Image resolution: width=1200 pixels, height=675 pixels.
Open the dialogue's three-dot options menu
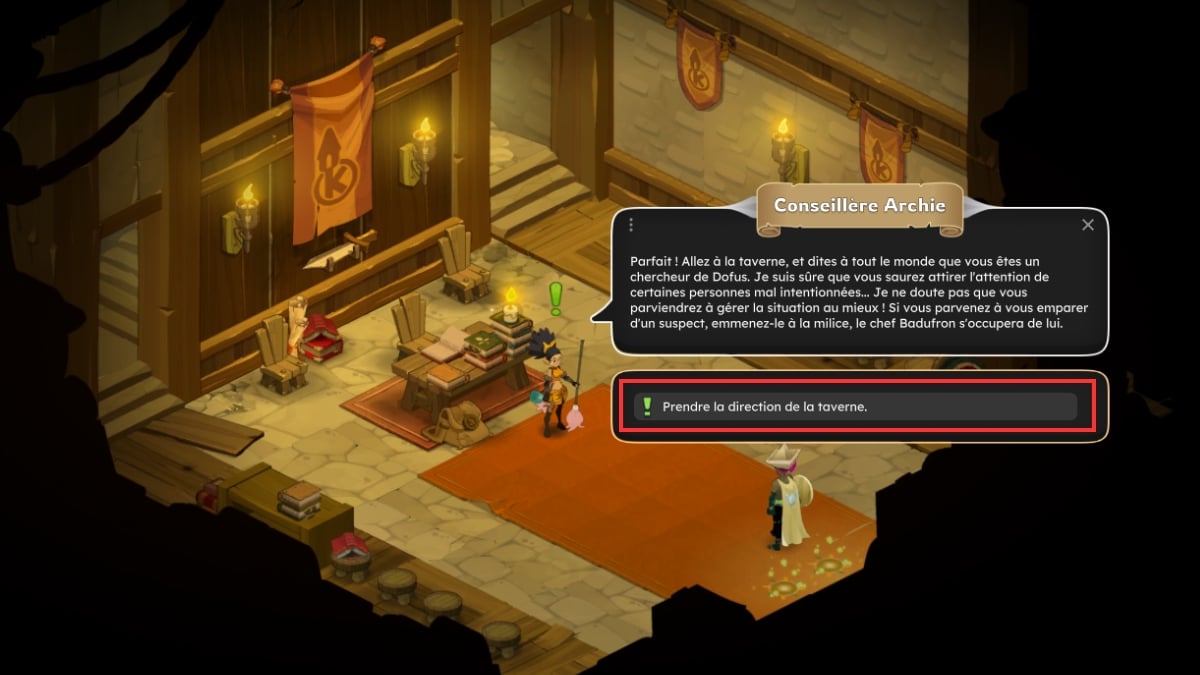[x=631, y=225]
